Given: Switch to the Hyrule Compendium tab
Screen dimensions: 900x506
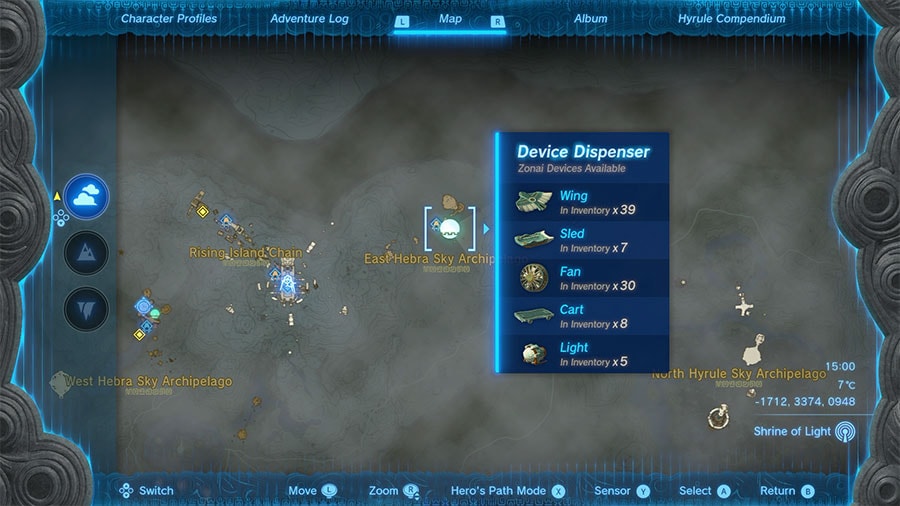Looking at the screenshot, I should pyautogui.click(x=731, y=18).
